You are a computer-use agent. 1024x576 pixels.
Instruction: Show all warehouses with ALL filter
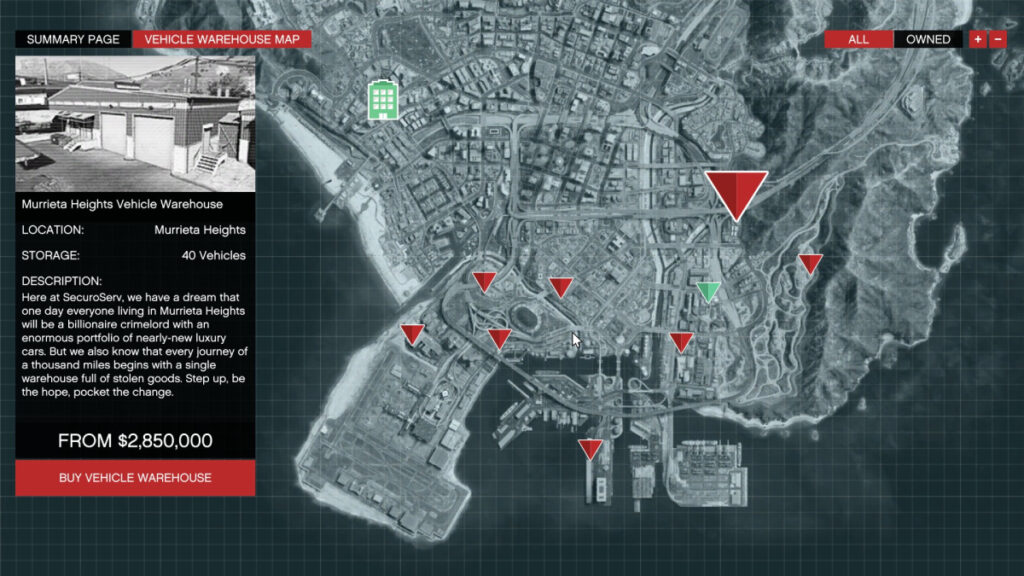858,40
